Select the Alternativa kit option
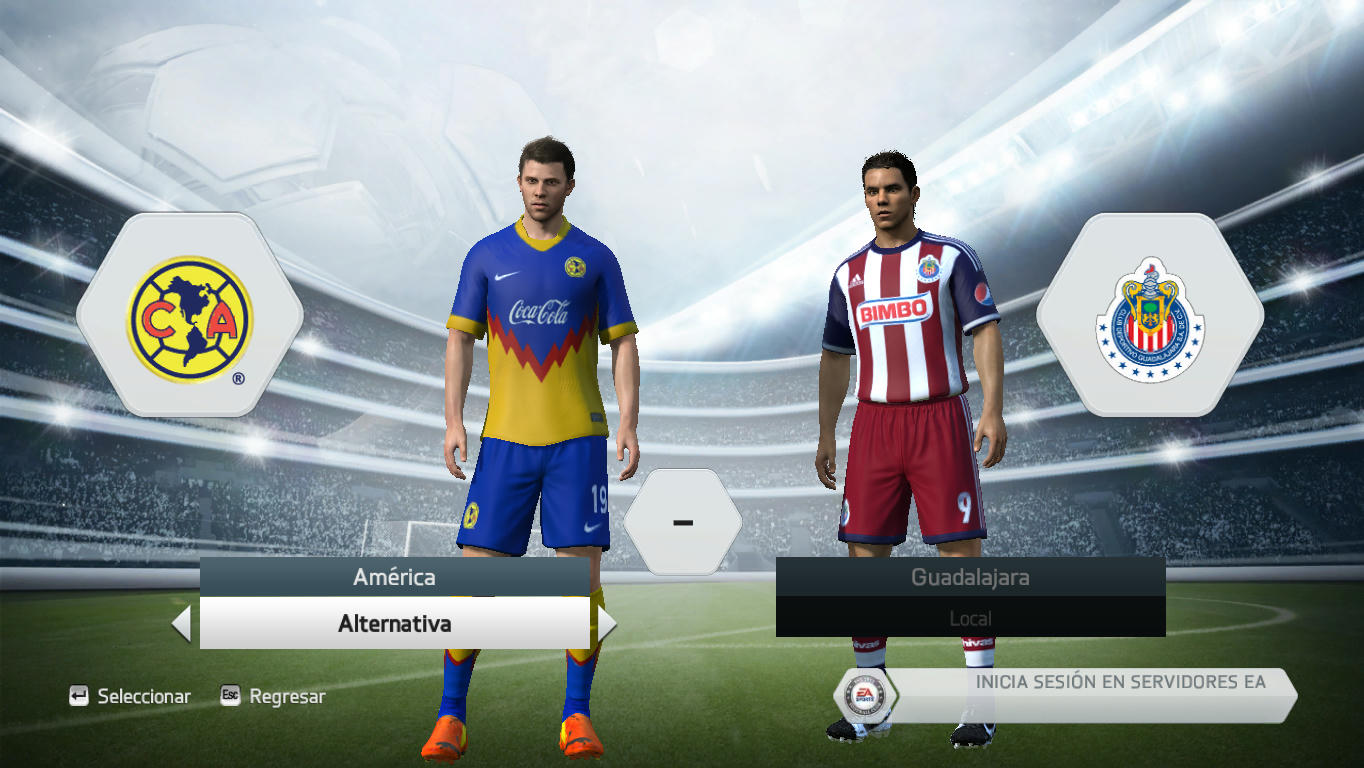 pyautogui.click(x=394, y=624)
